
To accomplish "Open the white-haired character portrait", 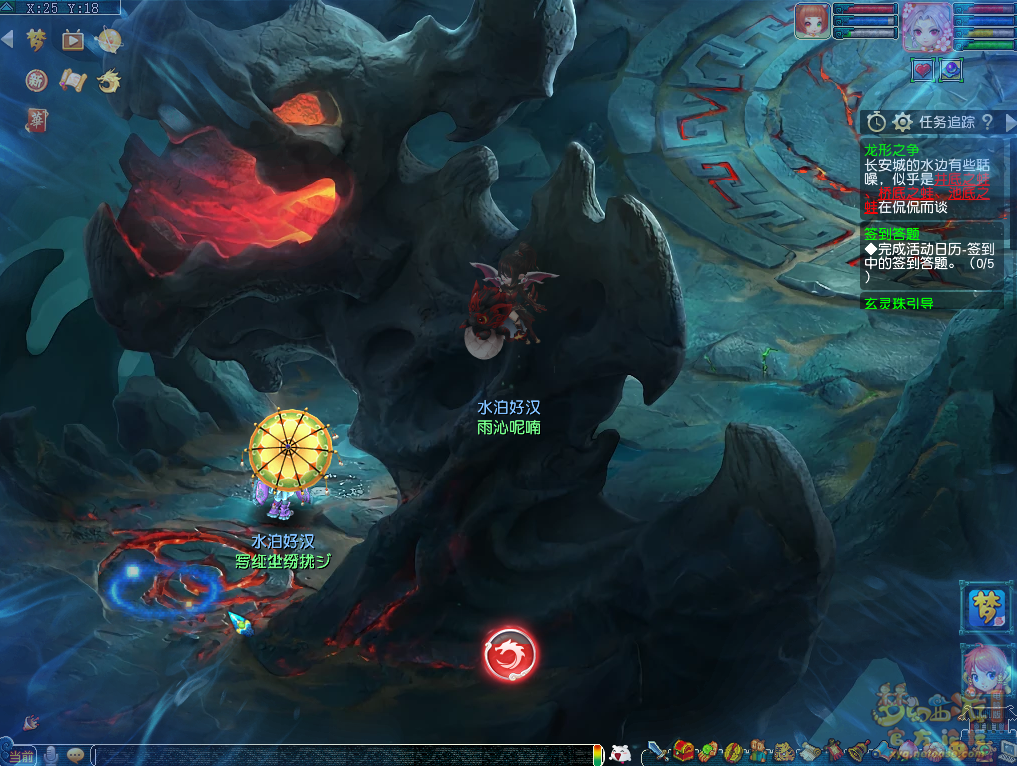I will [926, 26].
